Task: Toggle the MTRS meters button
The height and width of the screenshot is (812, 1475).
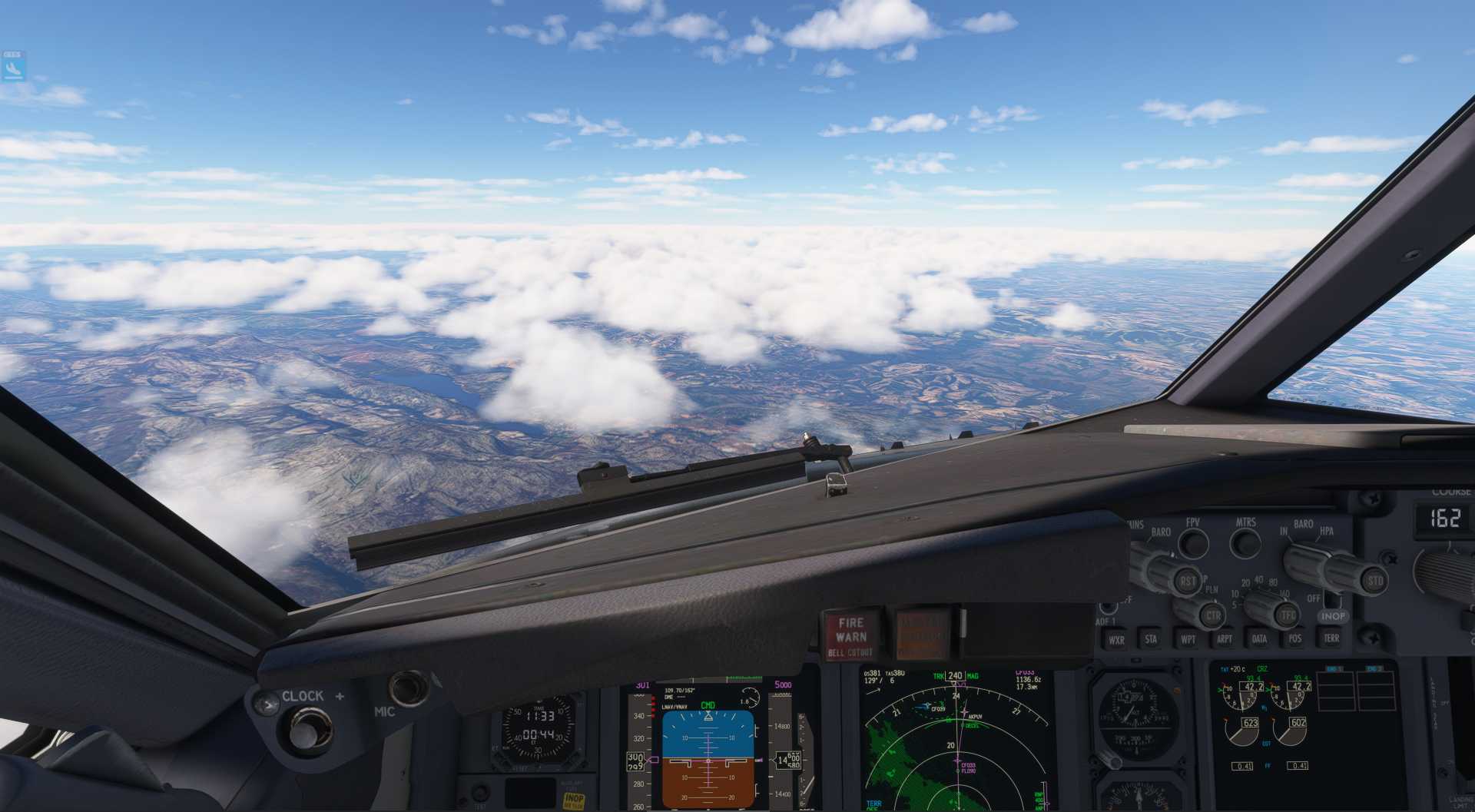Action: (1245, 543)
